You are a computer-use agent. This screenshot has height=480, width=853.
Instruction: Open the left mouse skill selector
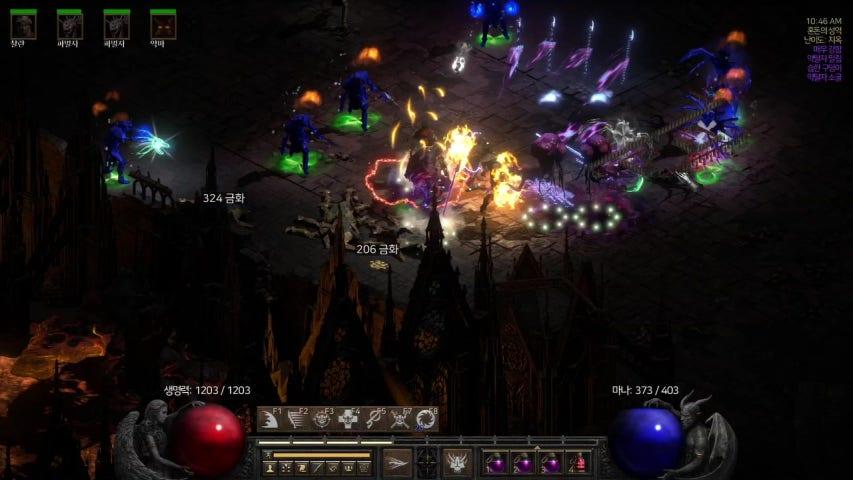pyautogui.click(x=397, y=463)
